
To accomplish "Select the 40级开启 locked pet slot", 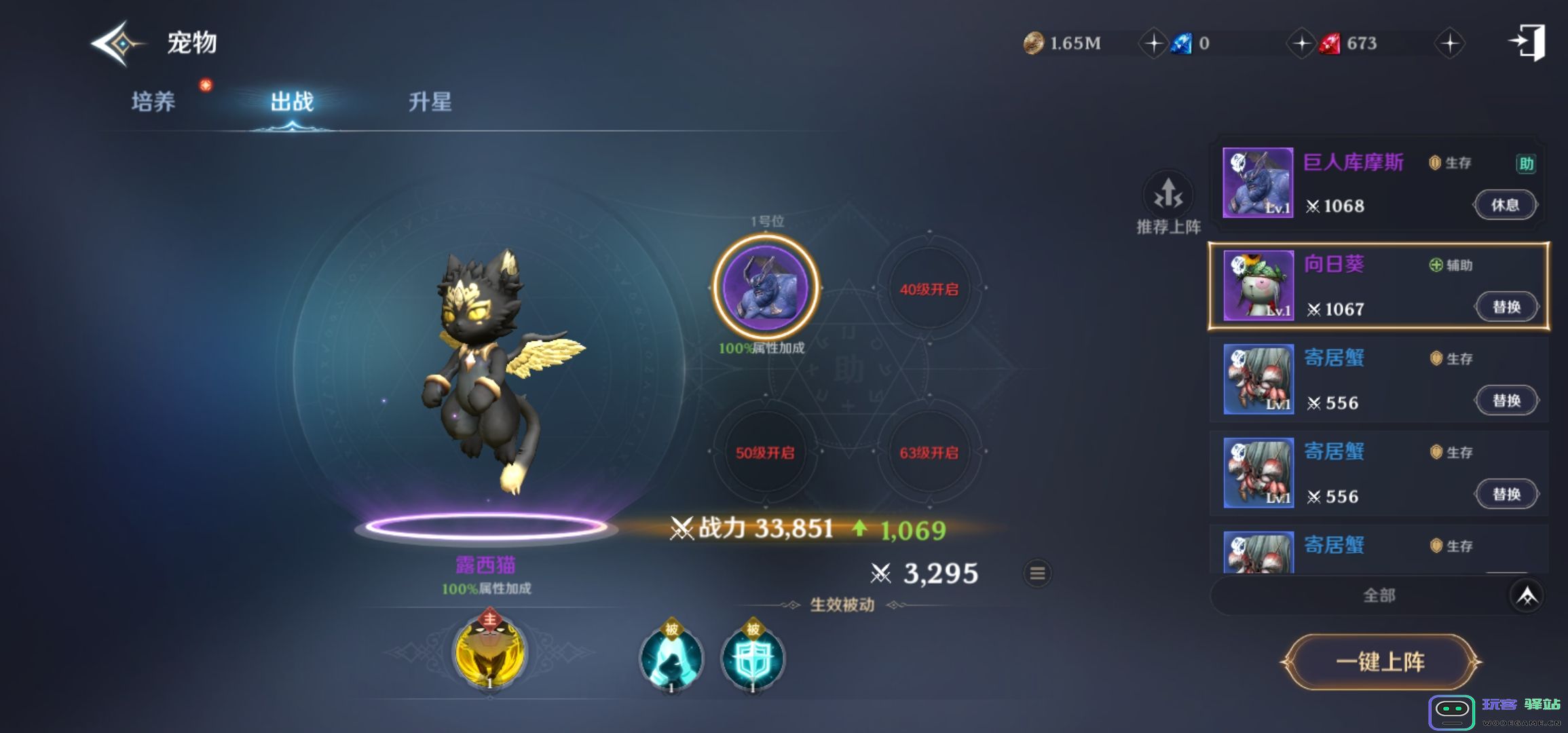I will coord(930,288).
